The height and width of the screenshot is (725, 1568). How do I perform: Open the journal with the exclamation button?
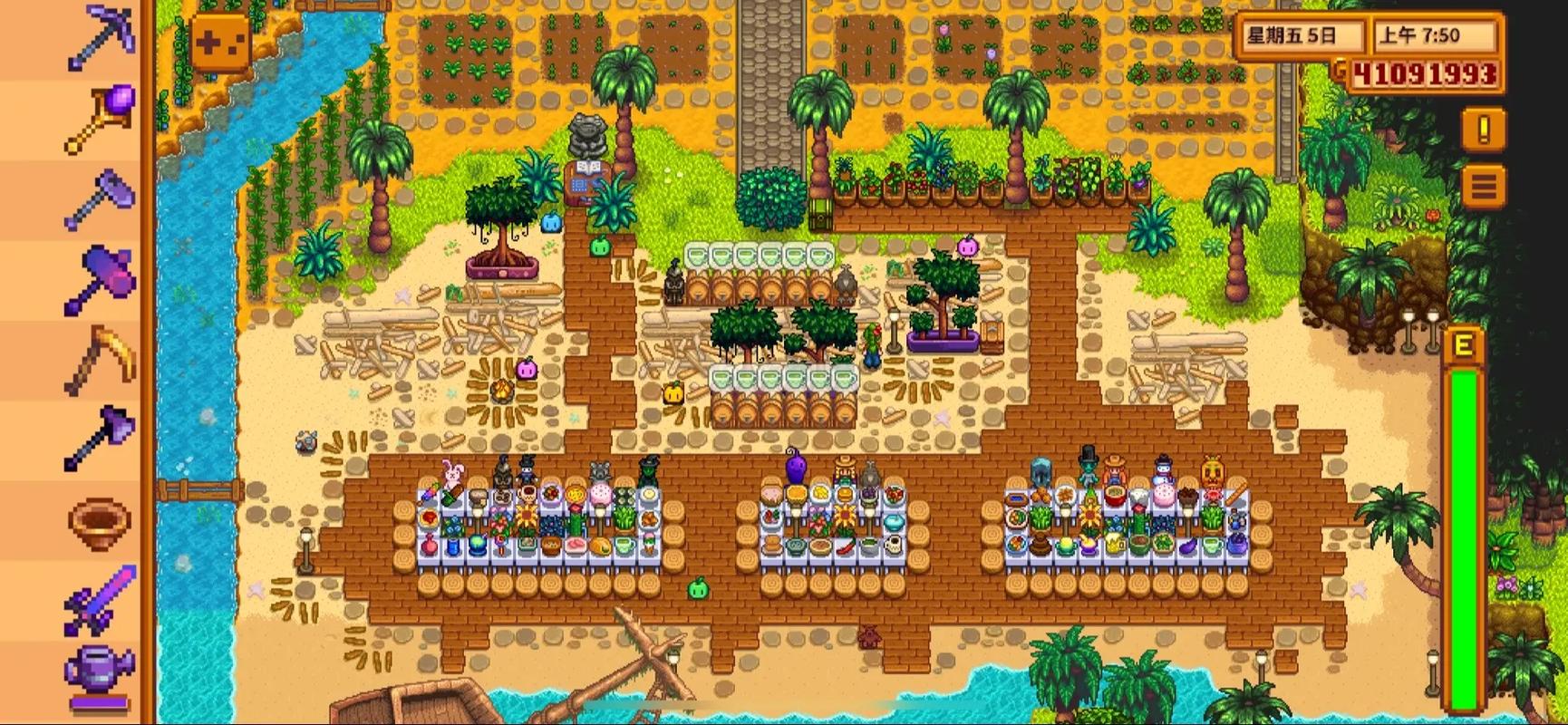click(x=1483, y=130)
